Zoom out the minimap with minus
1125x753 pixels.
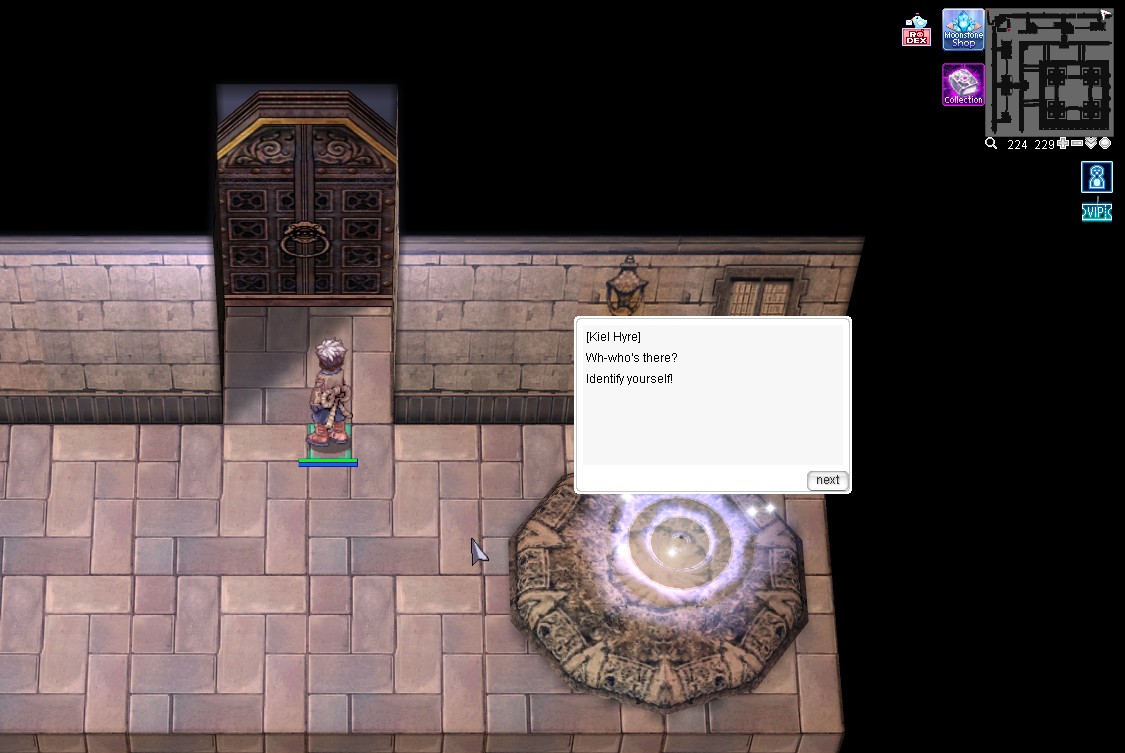point(1077,144)
